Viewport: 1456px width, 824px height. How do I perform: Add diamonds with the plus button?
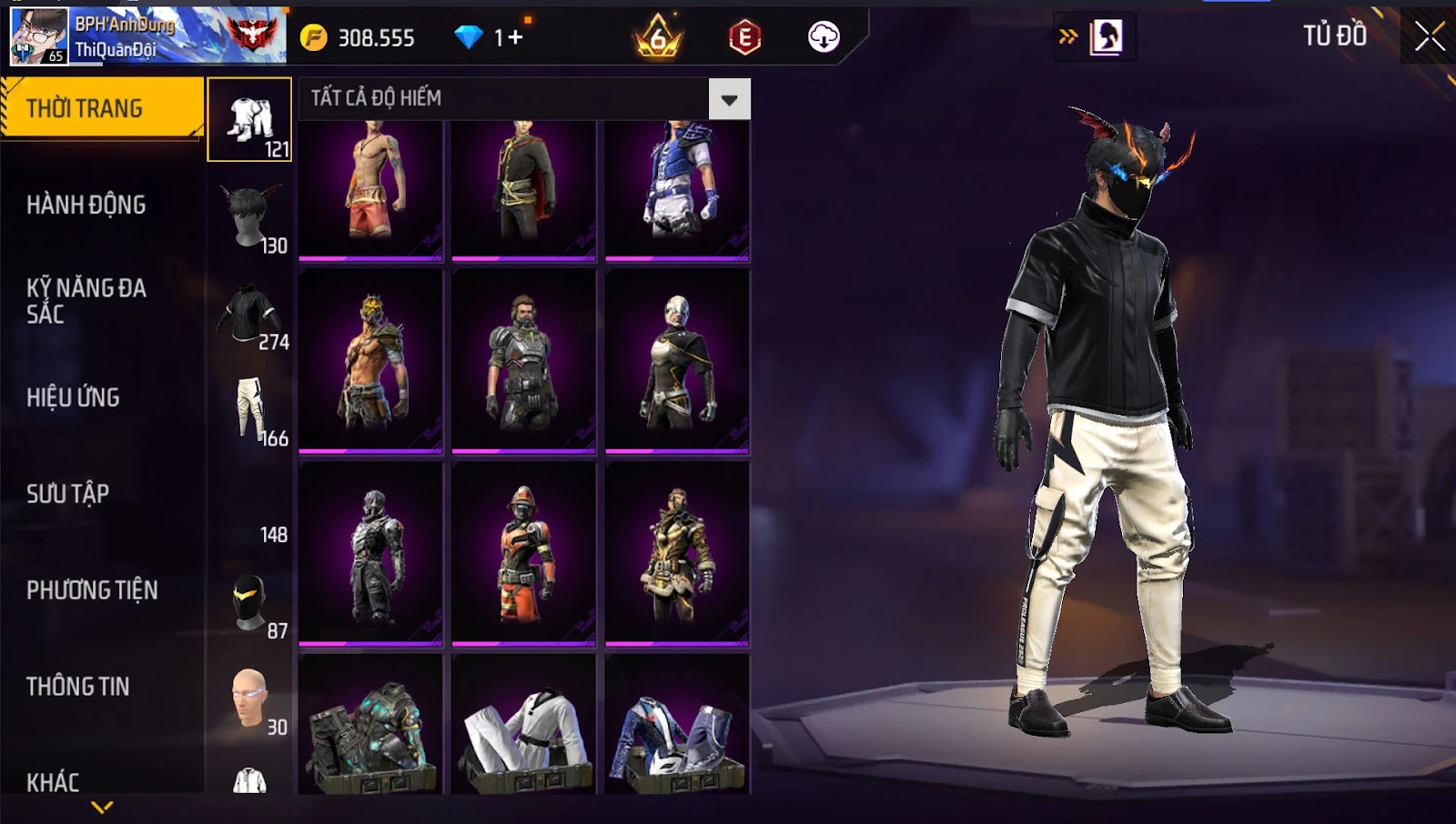coord(516,37)
